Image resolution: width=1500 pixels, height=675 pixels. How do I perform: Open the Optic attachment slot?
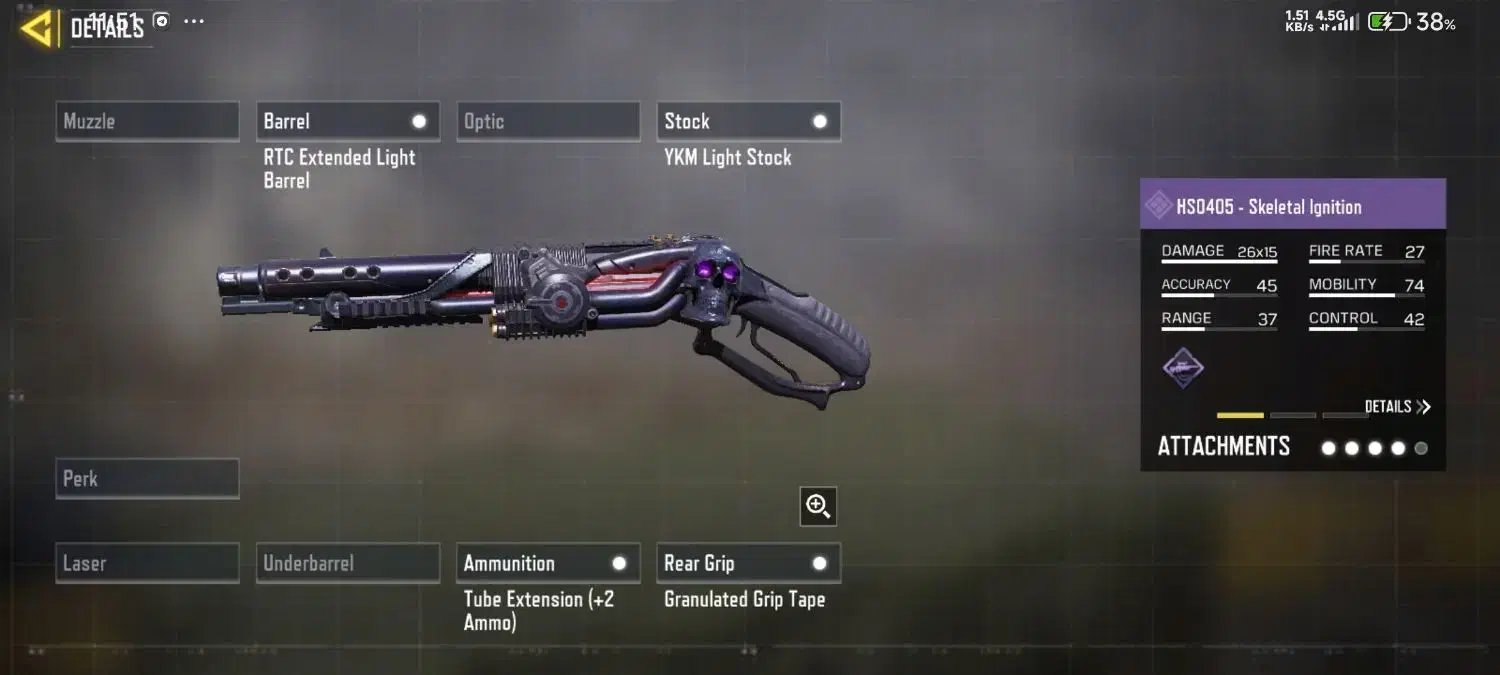pyautogui.click(x=547, y=121)
